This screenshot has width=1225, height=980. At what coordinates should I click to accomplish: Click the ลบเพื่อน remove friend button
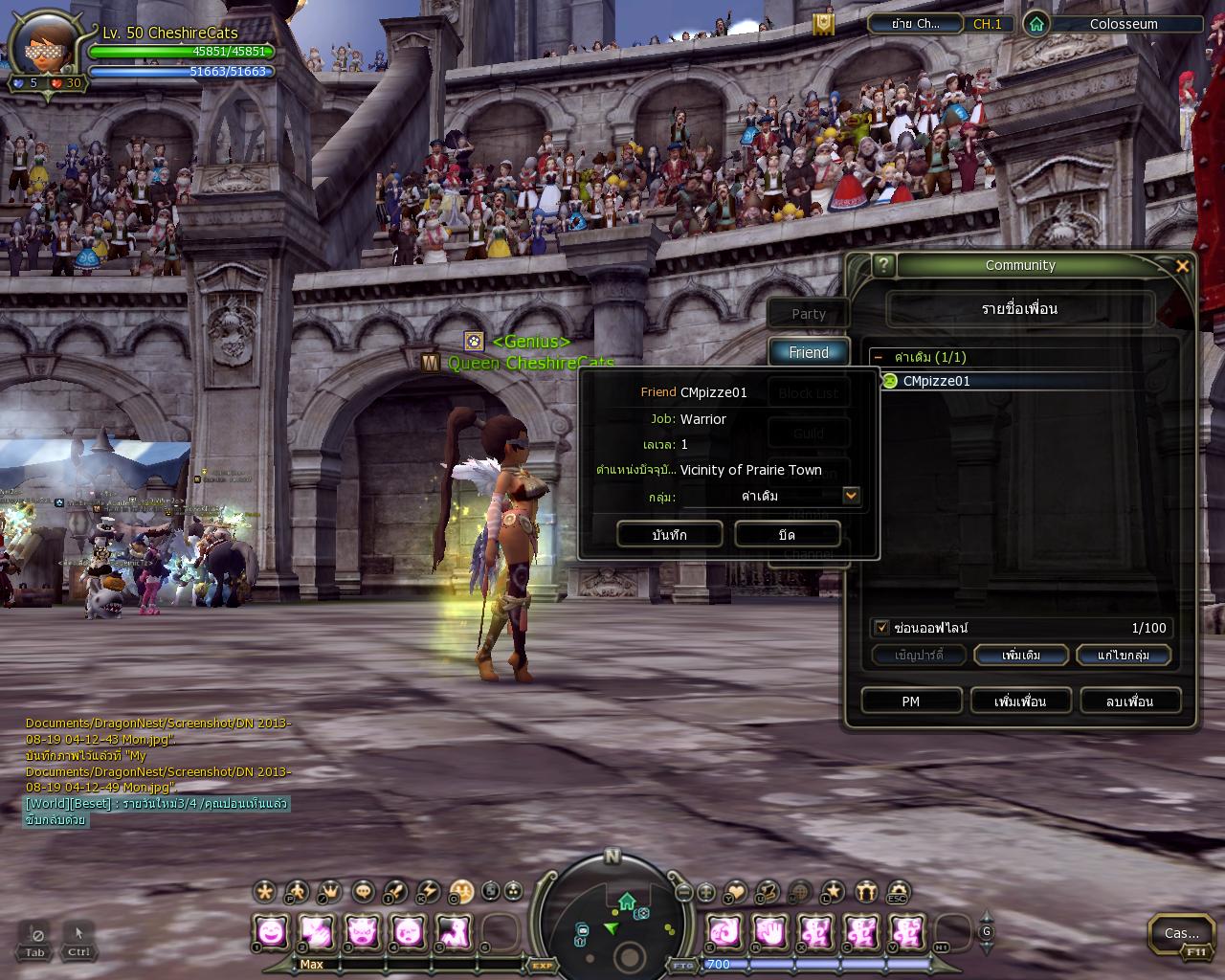pos(1129,702)
